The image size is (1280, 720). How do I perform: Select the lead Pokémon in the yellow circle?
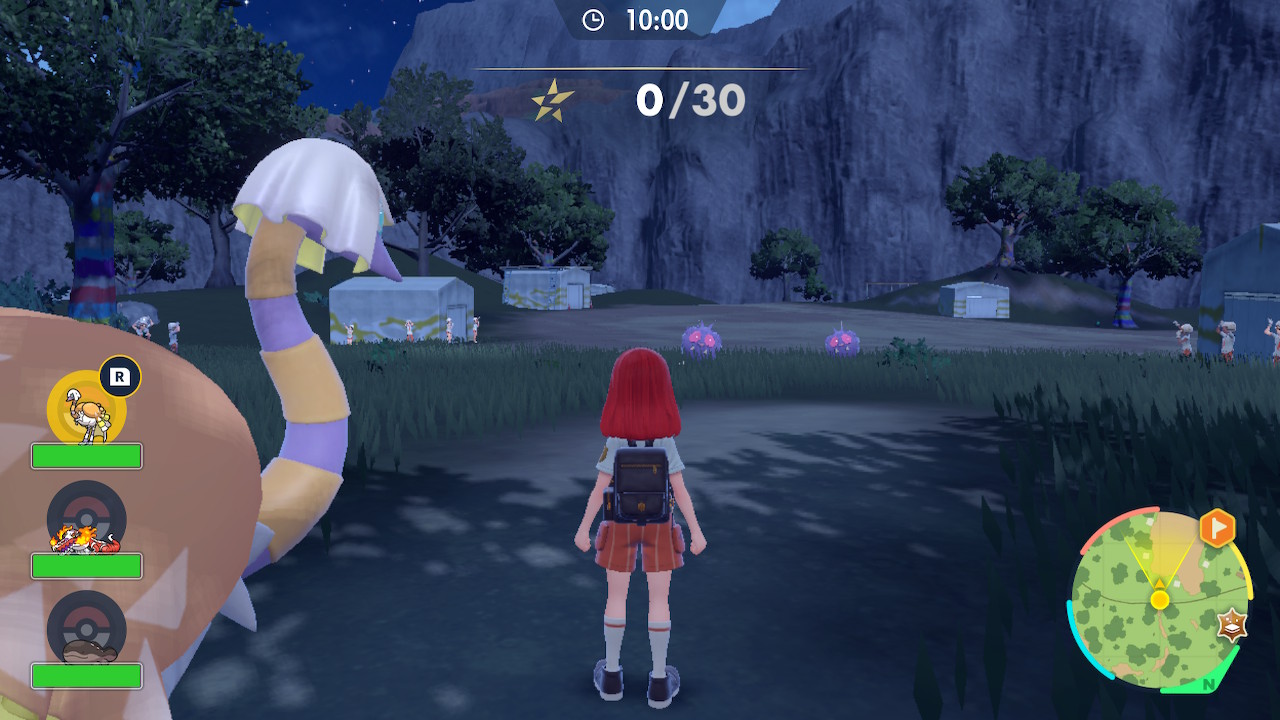point(87,409)
